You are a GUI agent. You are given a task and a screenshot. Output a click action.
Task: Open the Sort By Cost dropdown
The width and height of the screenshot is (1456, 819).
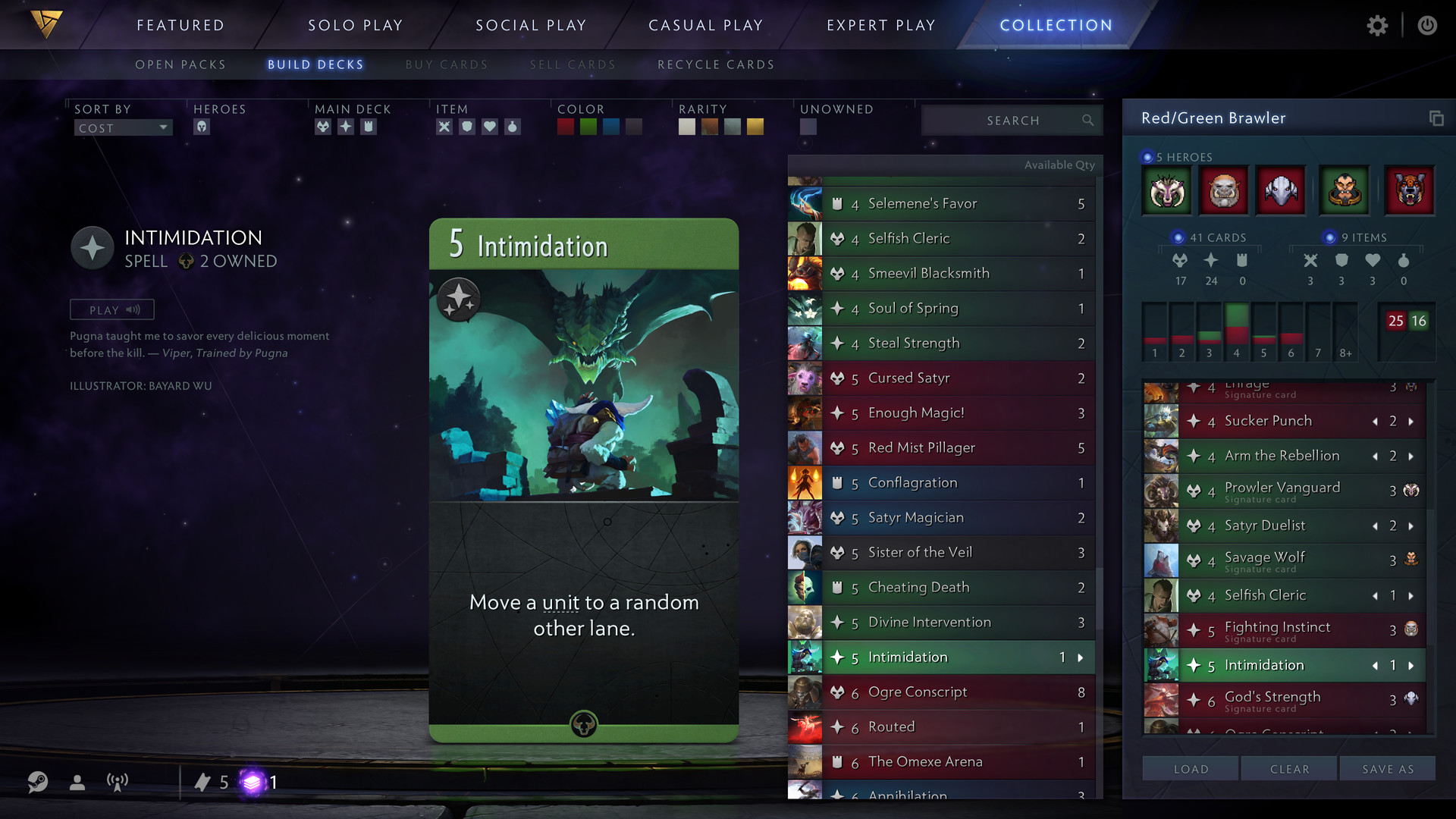(x=123, y=127)
